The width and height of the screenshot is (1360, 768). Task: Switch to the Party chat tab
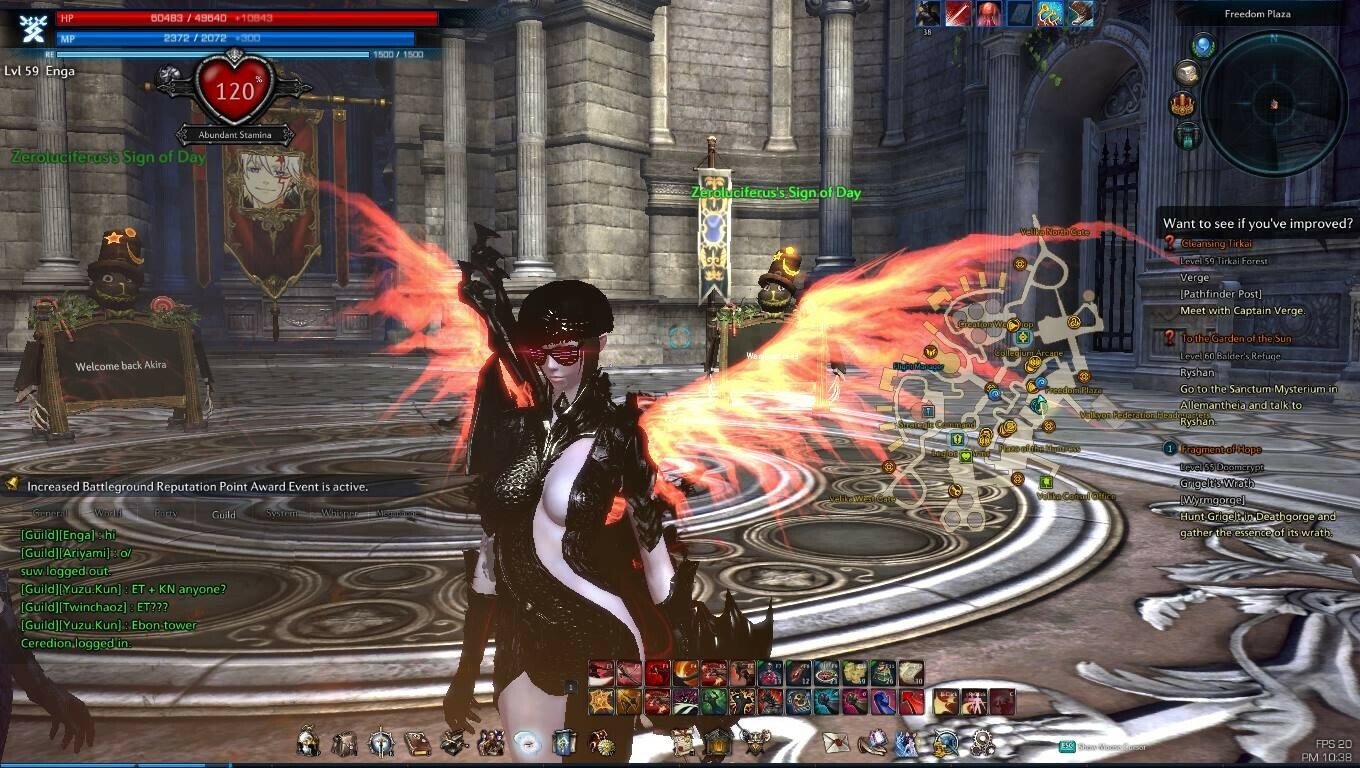[x=166, y=514]
